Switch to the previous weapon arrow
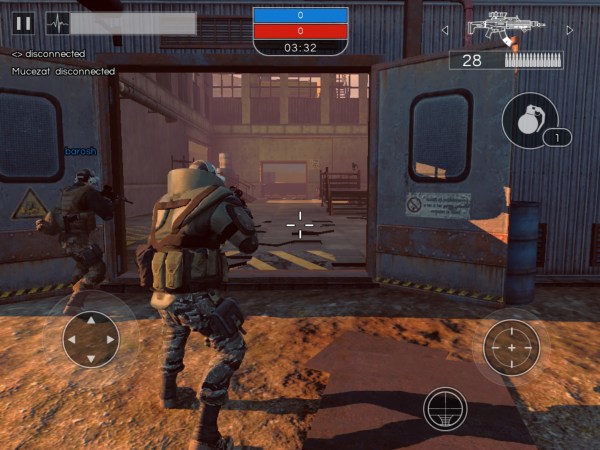The image size is (600, 450). (x=445, y=30)
